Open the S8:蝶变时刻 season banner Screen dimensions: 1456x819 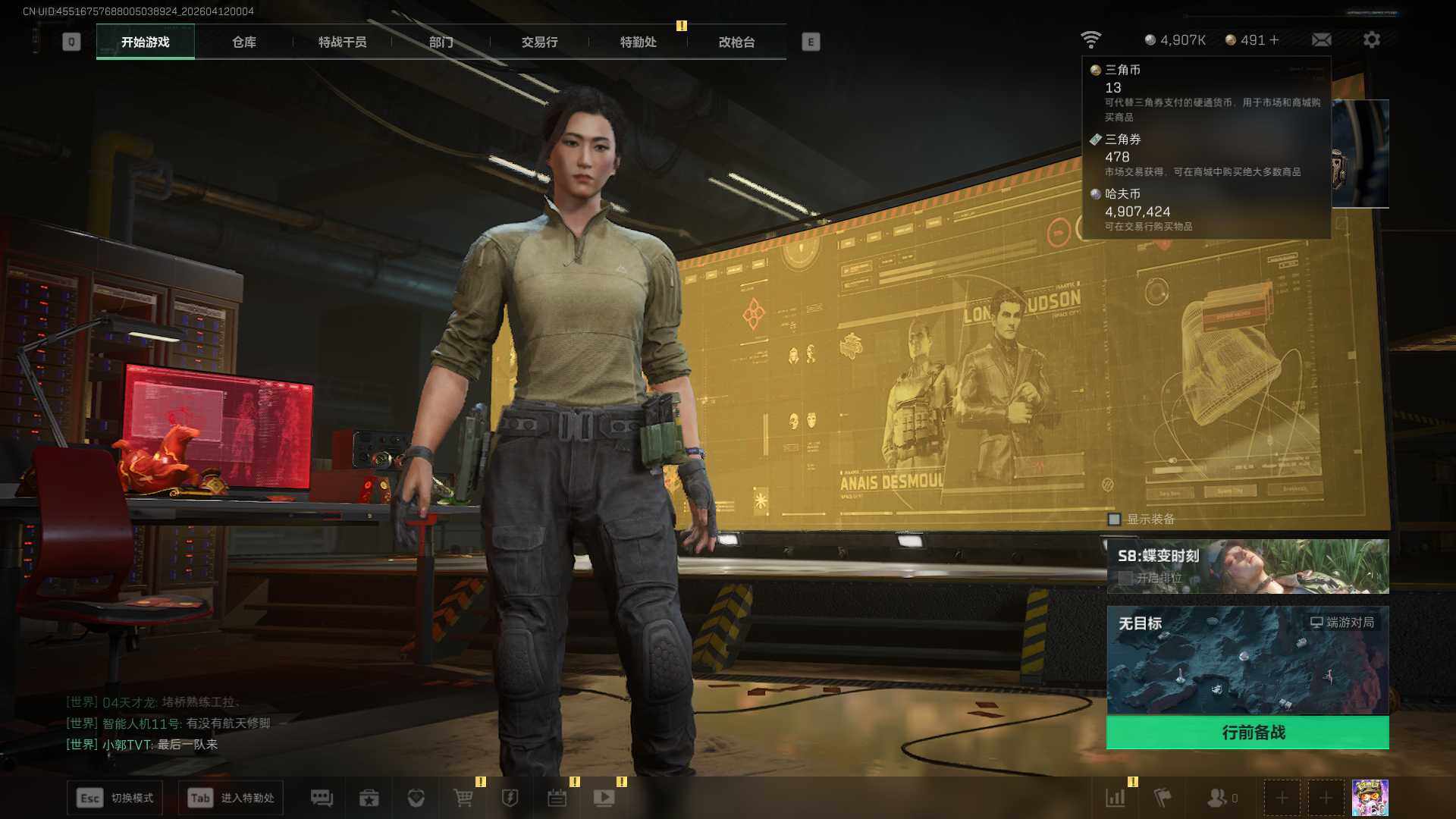(1247, 566)
